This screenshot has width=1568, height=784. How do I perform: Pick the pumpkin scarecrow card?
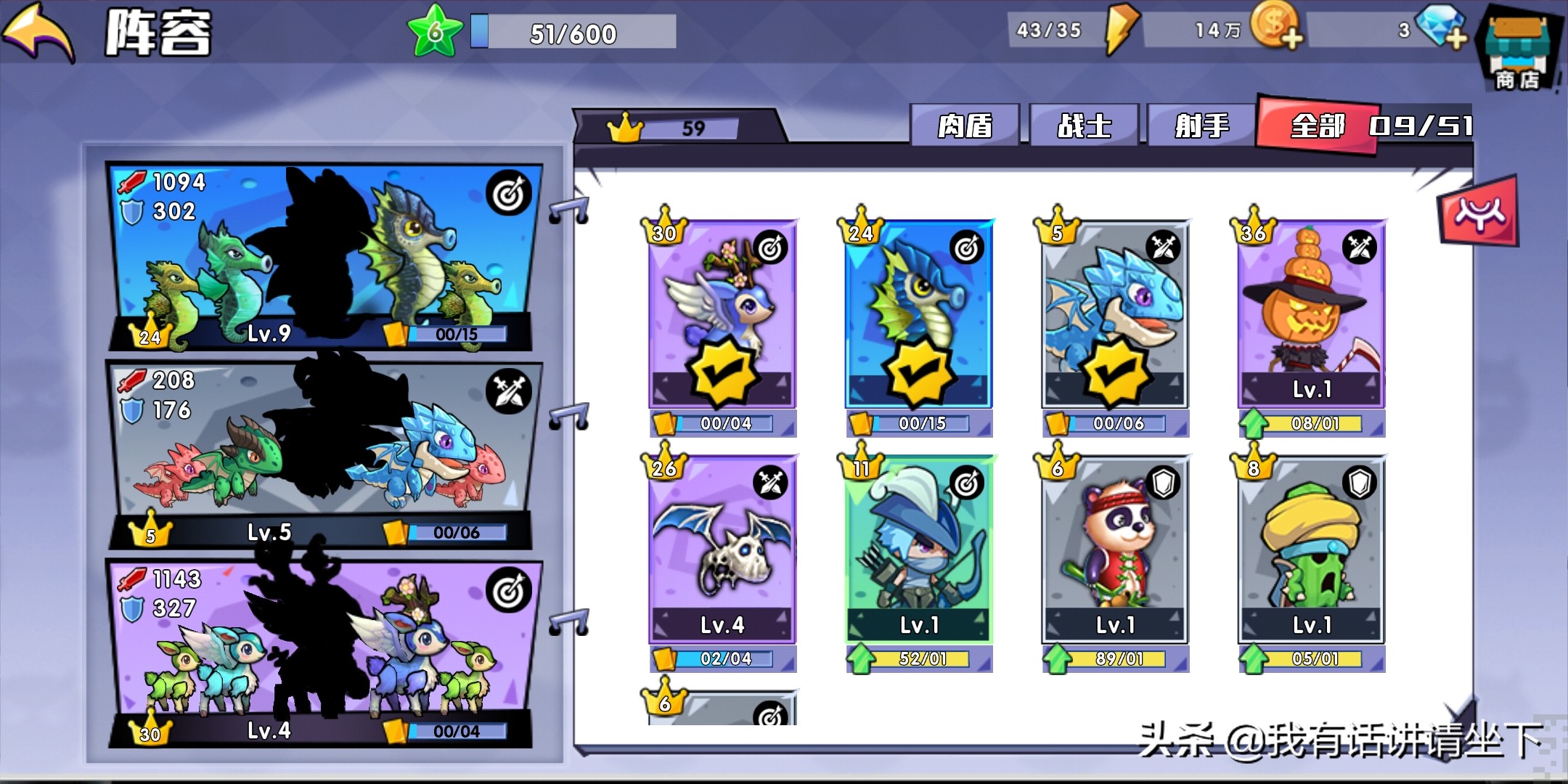click(1311, 314)
